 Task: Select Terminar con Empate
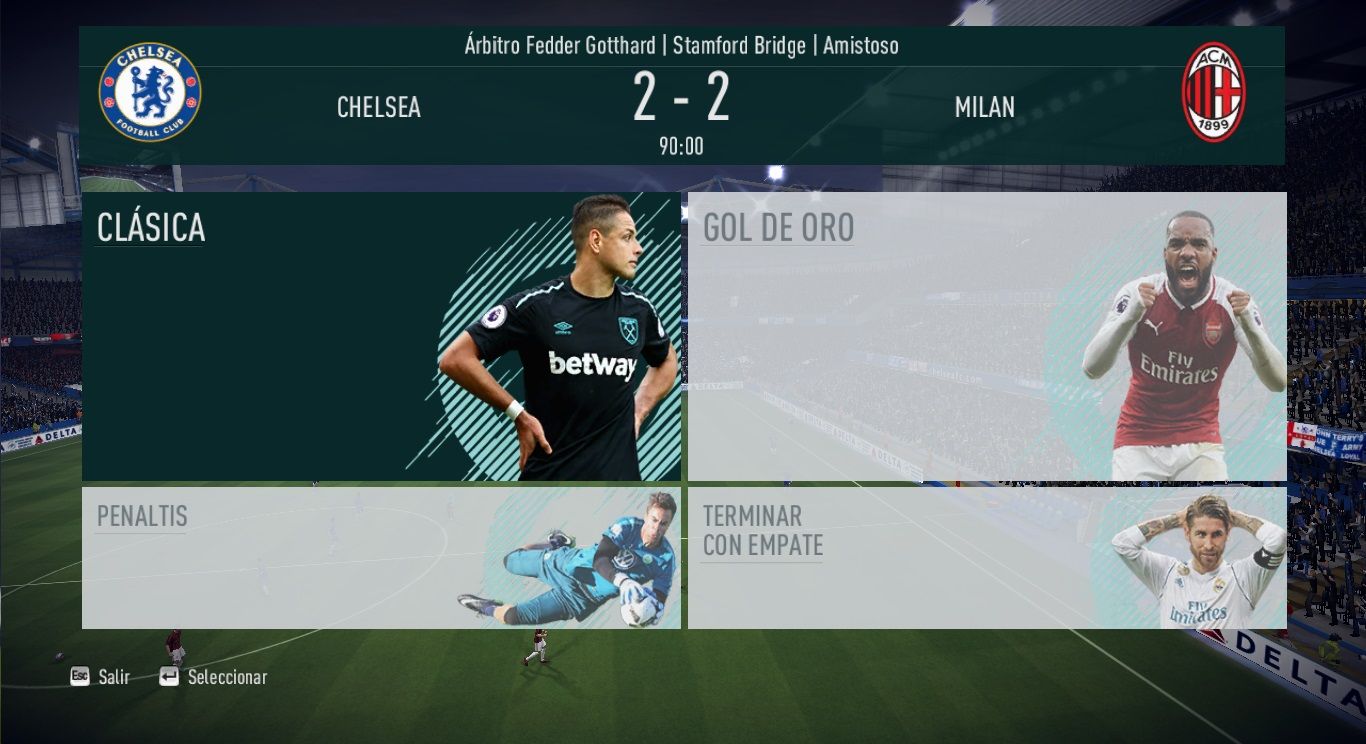pyautogui.click(x=986, y=557)
